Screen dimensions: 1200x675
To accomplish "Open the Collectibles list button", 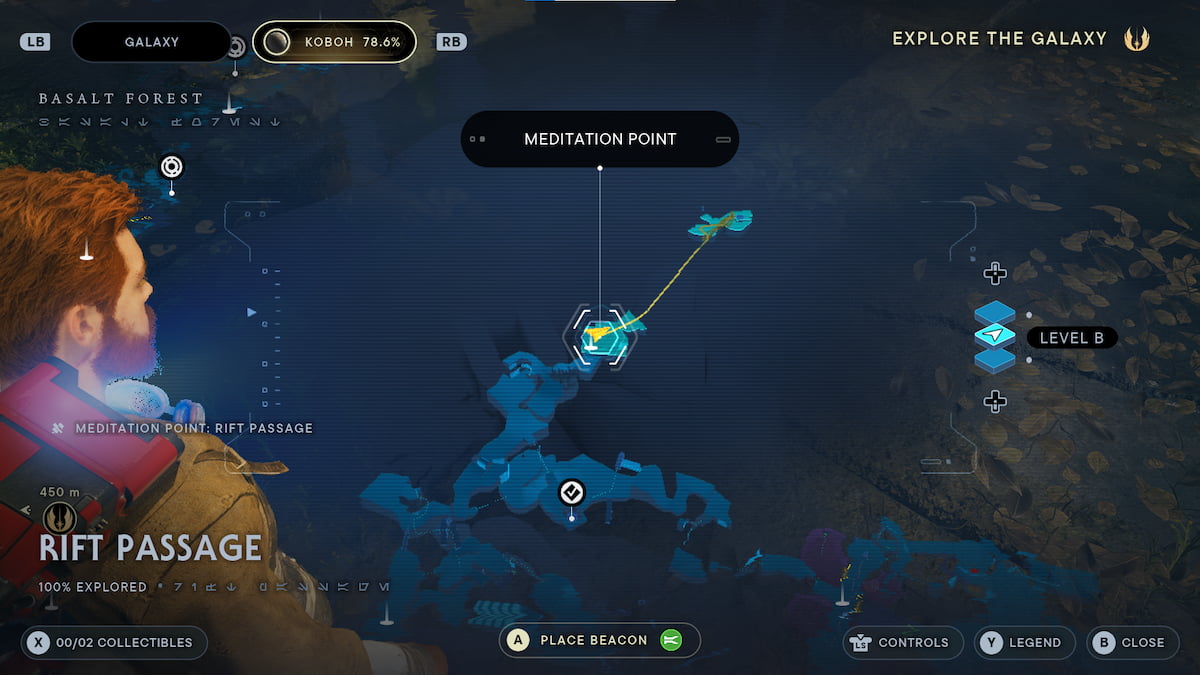I will (x=114, y=643).
